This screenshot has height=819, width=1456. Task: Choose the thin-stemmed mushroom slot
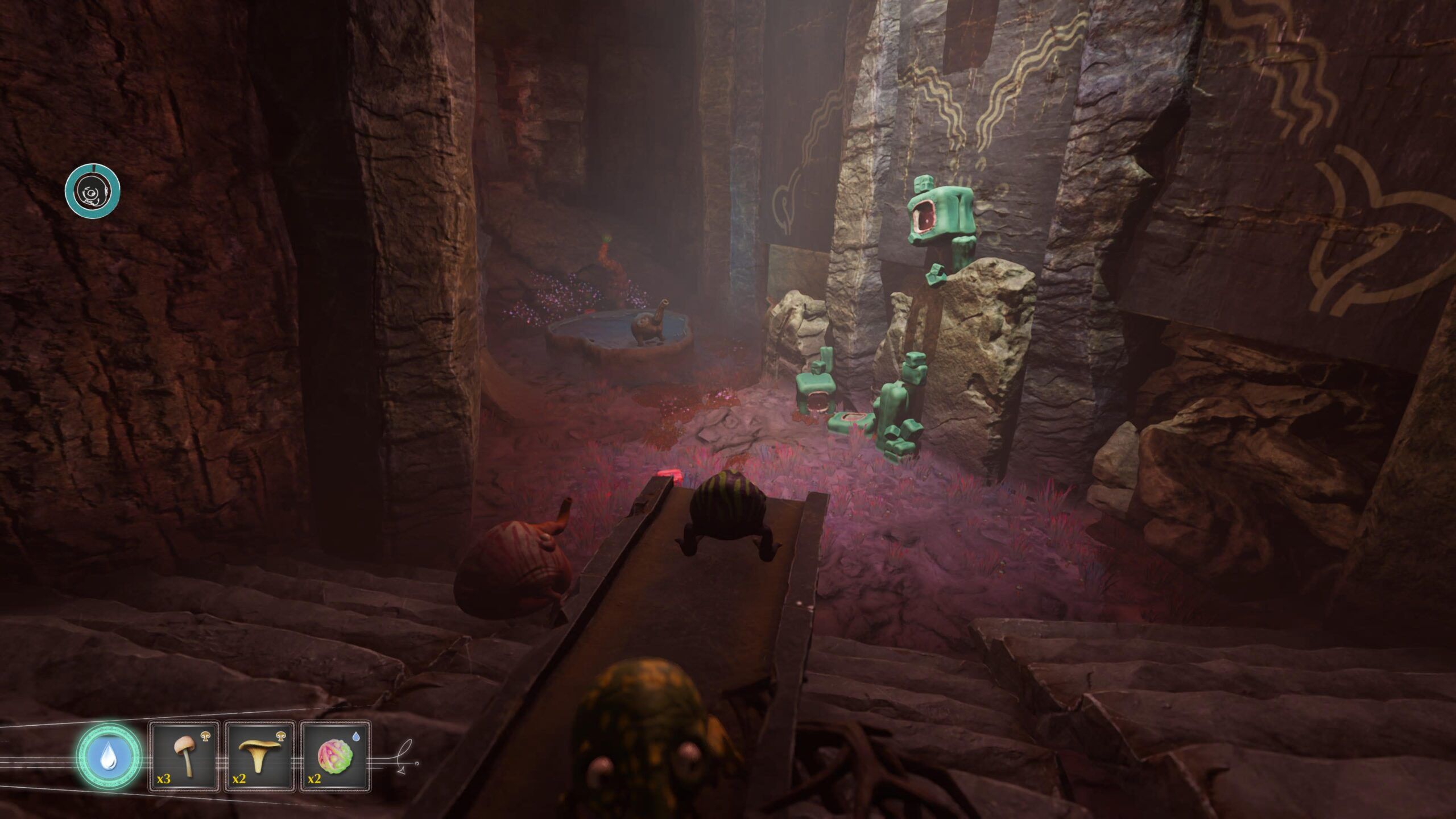pyautogui.click(x=184, y=756)
